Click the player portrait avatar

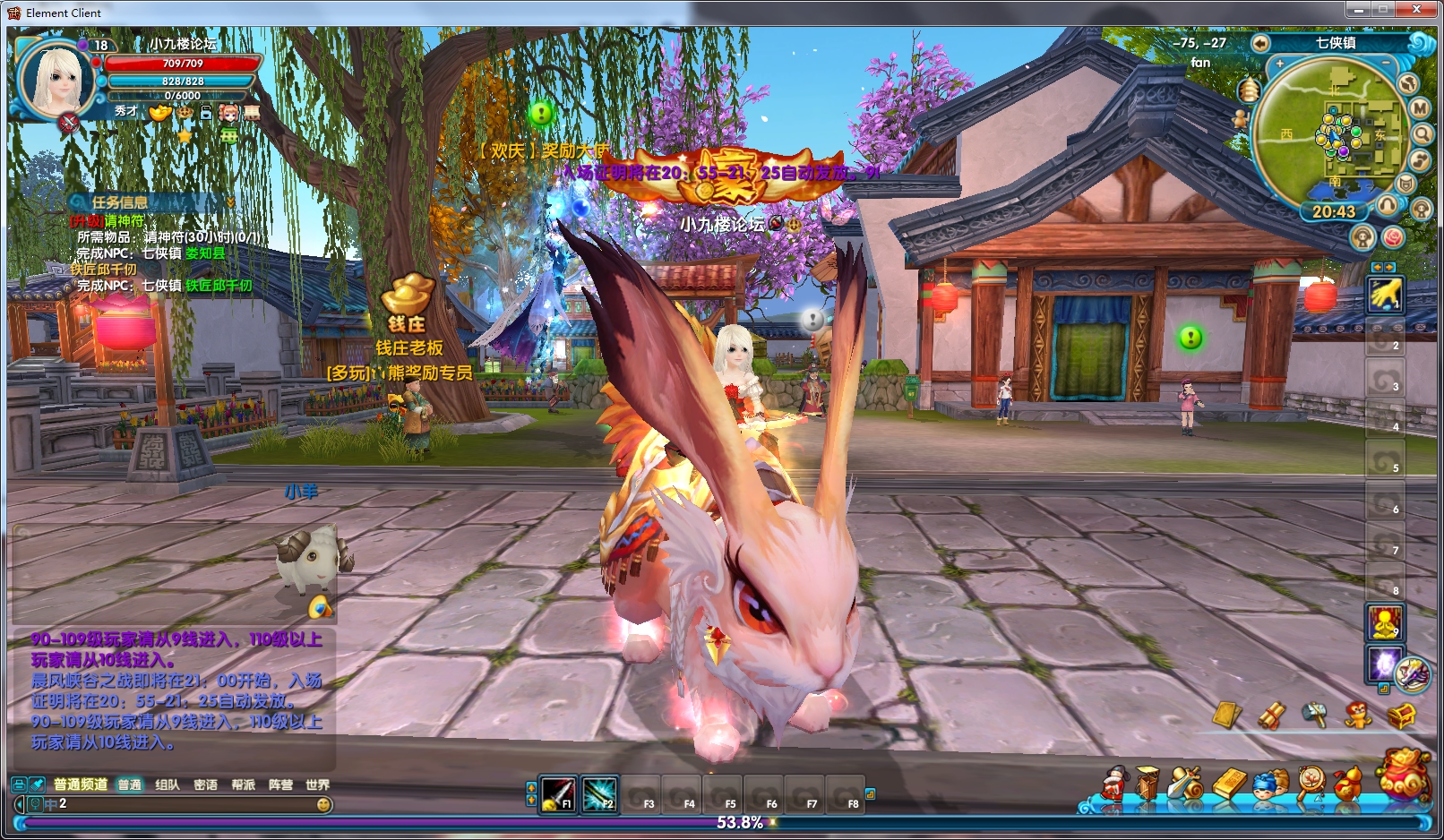57,79
